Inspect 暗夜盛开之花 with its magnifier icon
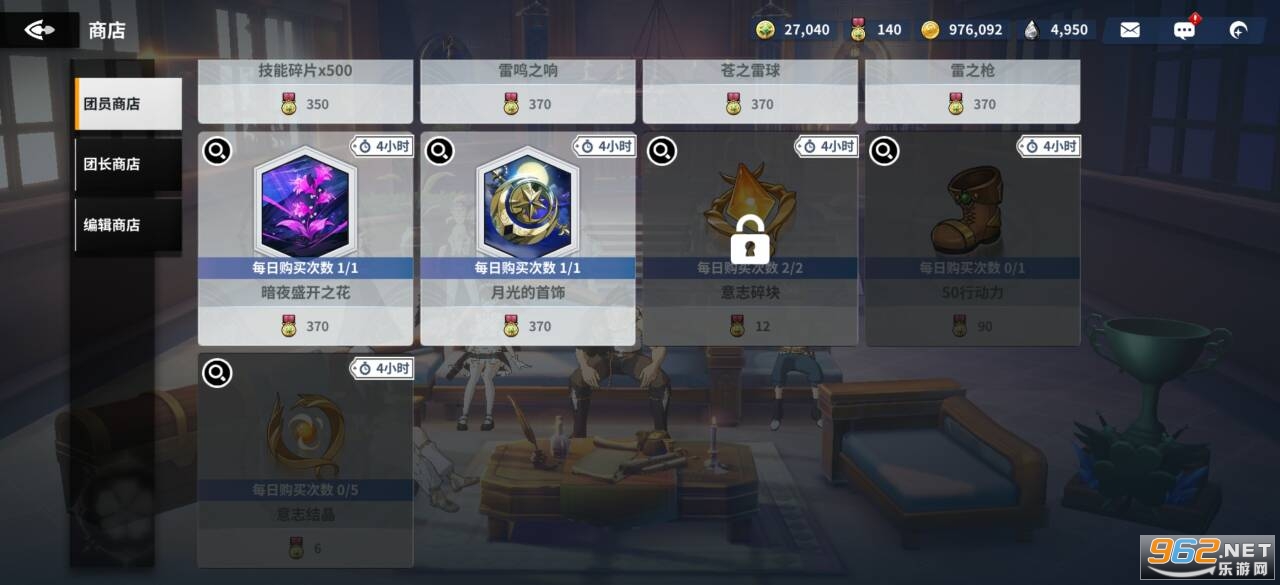The height and width of the screenshot is (585, 1280). tap(217, 151)
